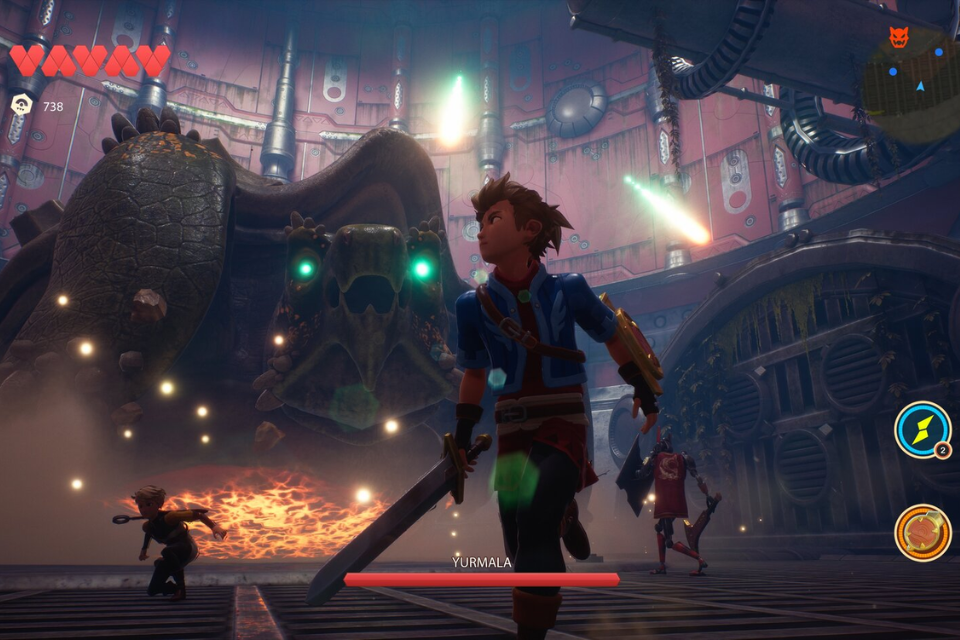Activate the yellow lightning bolt ability
This screenshot has height=640, width=960.
coord(921,429)
